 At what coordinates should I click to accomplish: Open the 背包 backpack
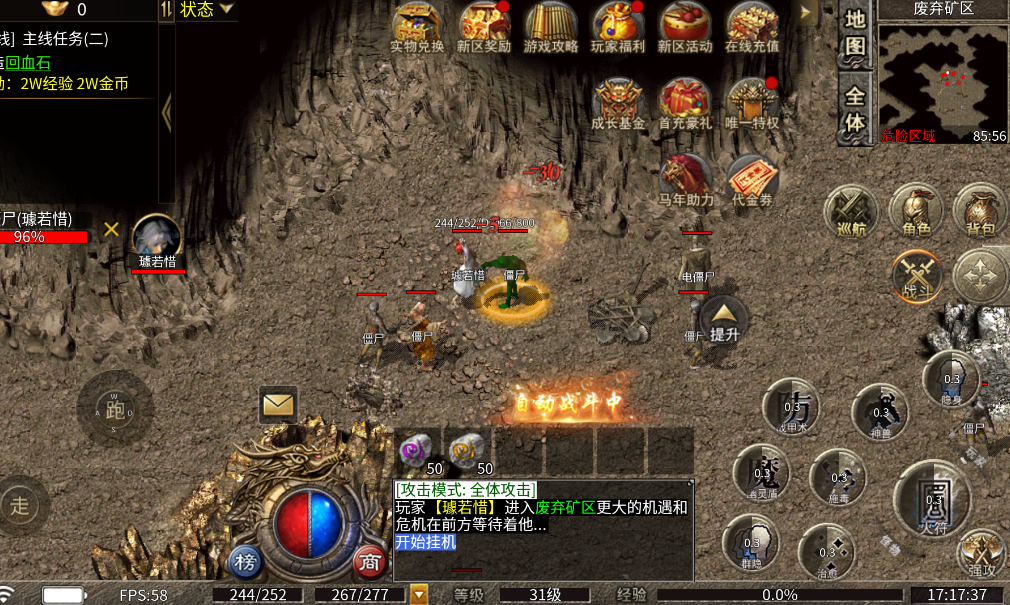(x=982, y=210)
